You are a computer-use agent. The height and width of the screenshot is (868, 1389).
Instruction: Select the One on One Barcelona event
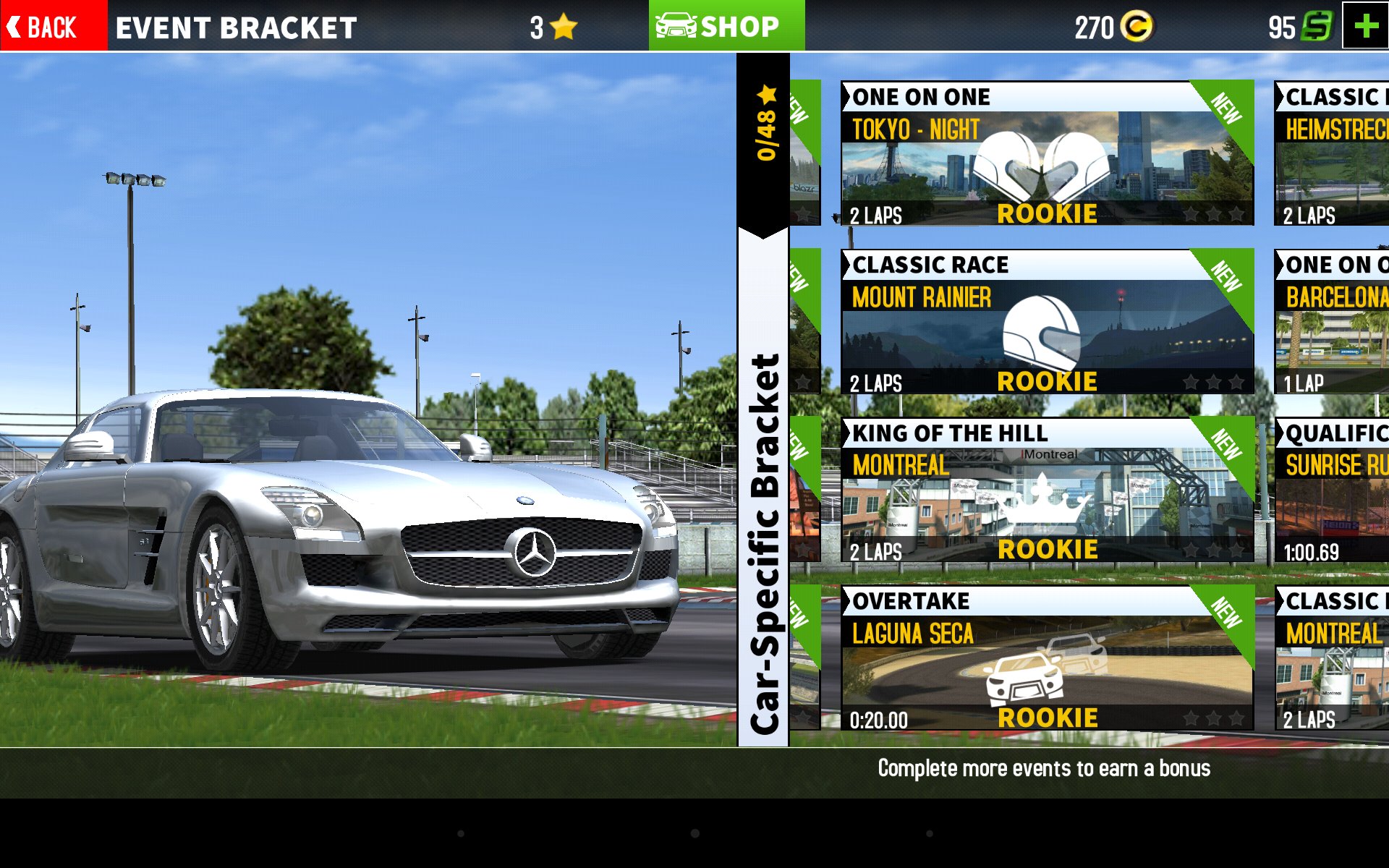(x=1331, y=322)
